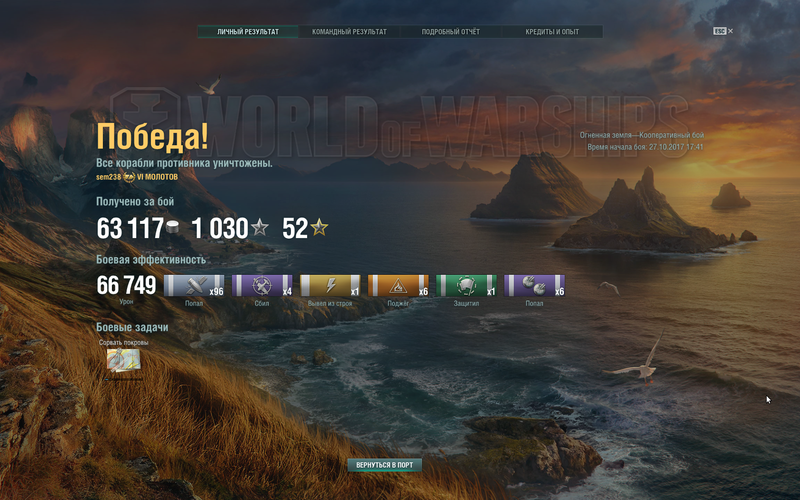
Task: Select the Попал x96 hits ribbon
Action: pos(194,286)
